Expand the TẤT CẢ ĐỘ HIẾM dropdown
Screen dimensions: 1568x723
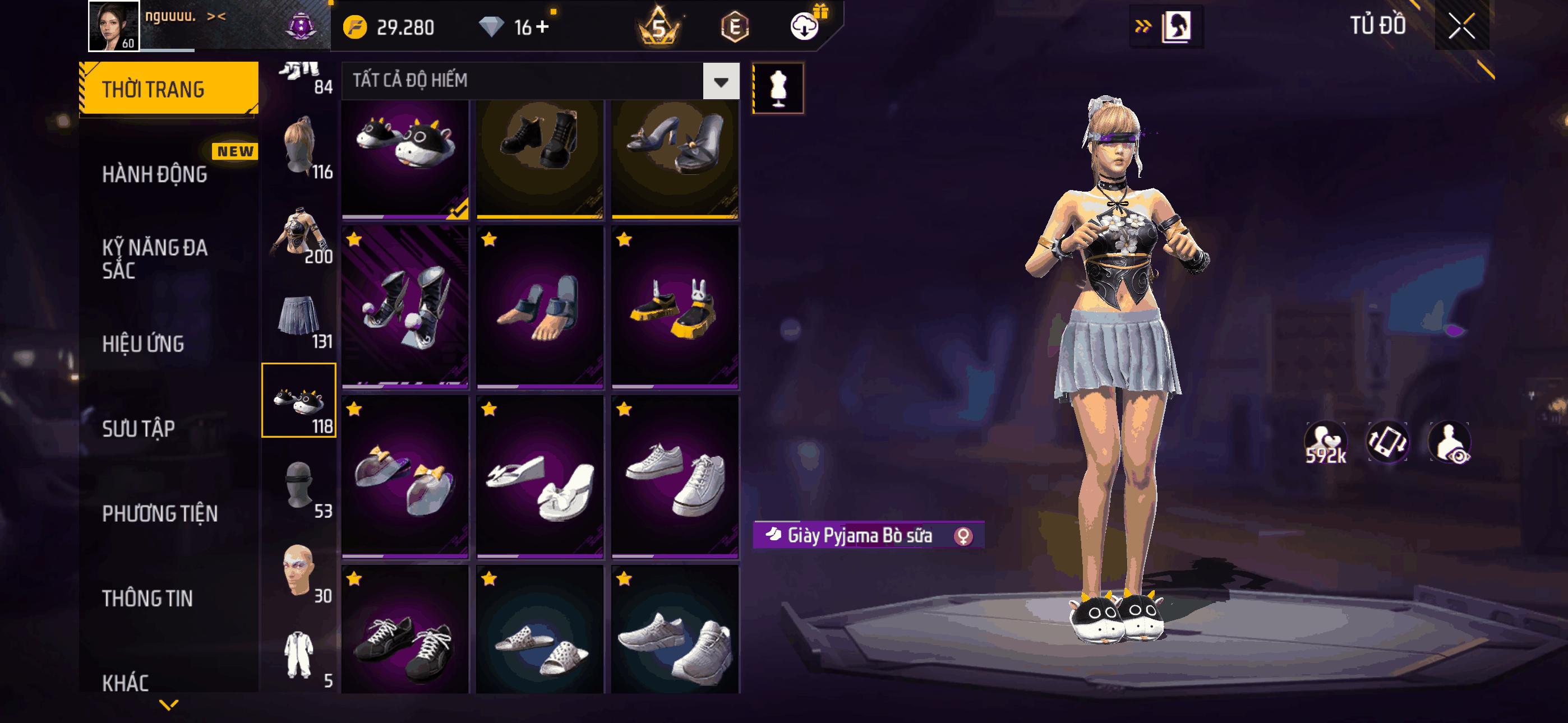tap(721, 81)
